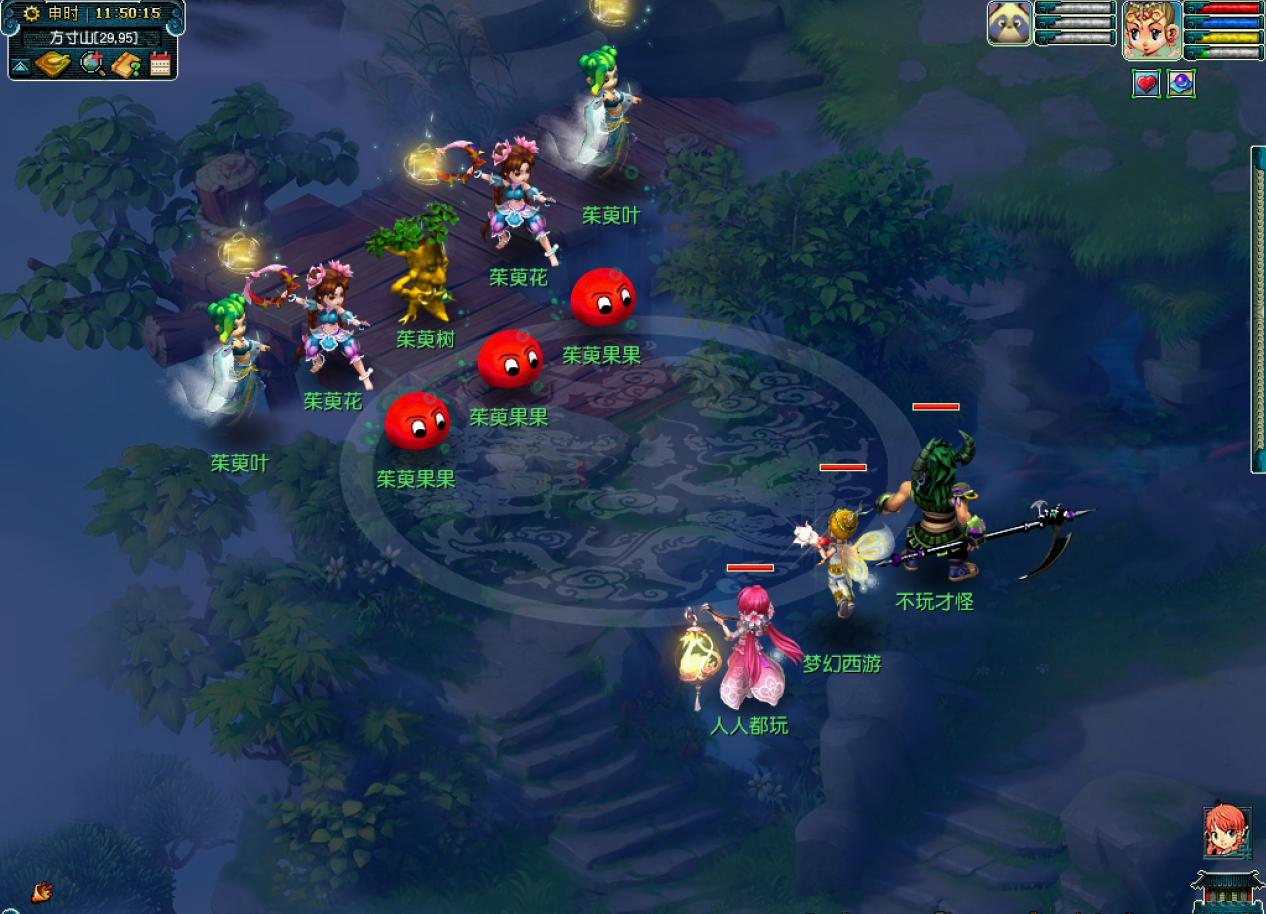Click the red-haired girl portrait icon
The height and width of the screenshot is (914, 1266).
click(x=1226, y=832)
